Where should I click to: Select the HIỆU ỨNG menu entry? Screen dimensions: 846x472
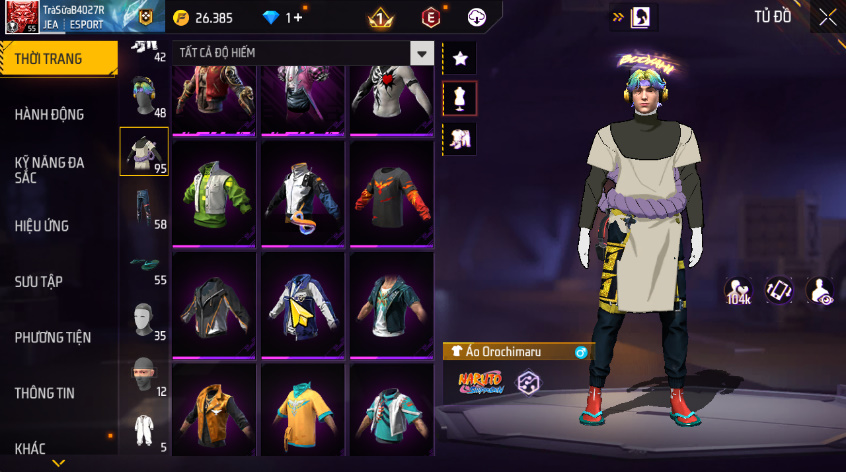42,226
